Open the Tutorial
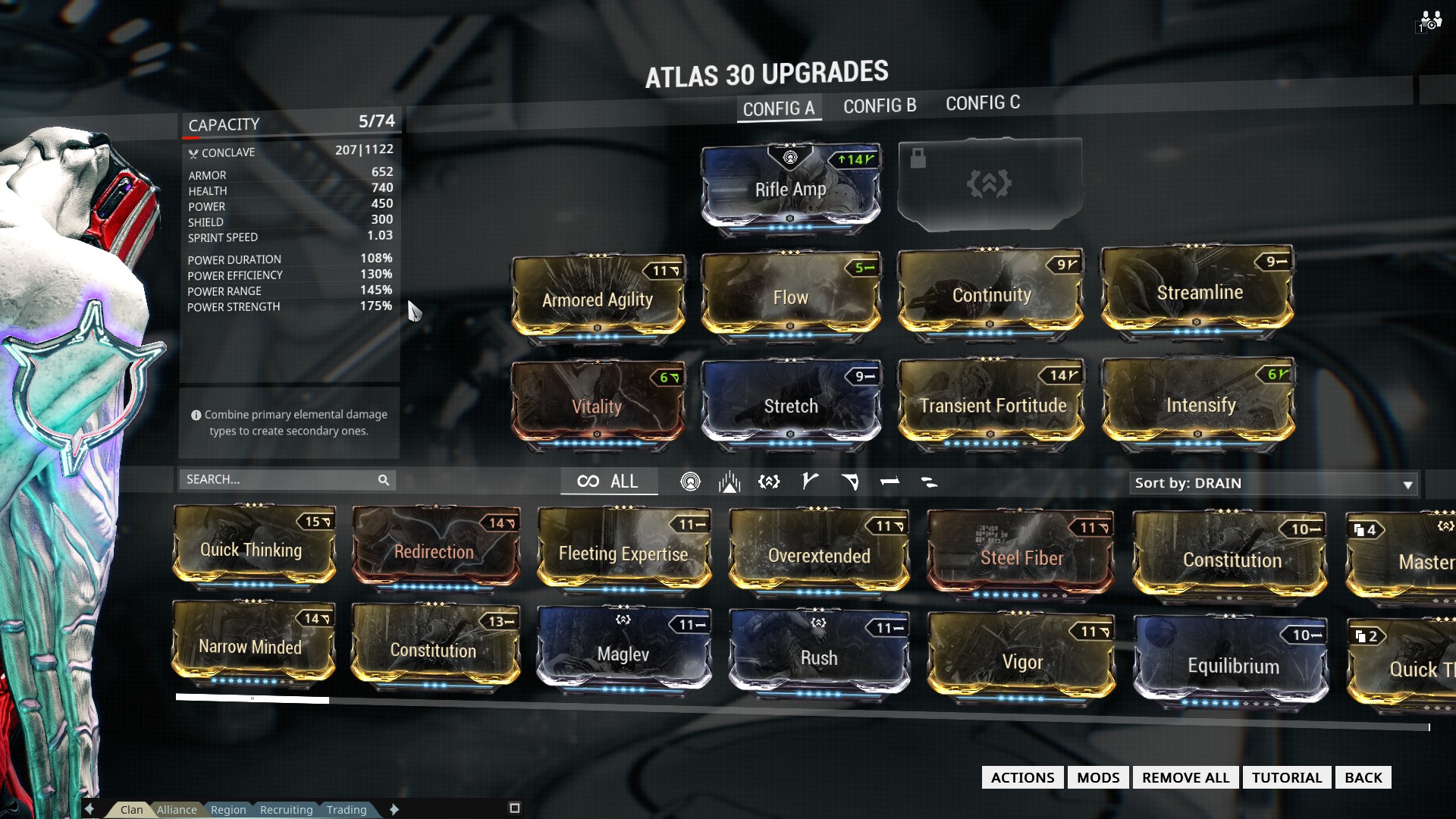Viewport: 1456px width, 819px height. (1286, 777)
